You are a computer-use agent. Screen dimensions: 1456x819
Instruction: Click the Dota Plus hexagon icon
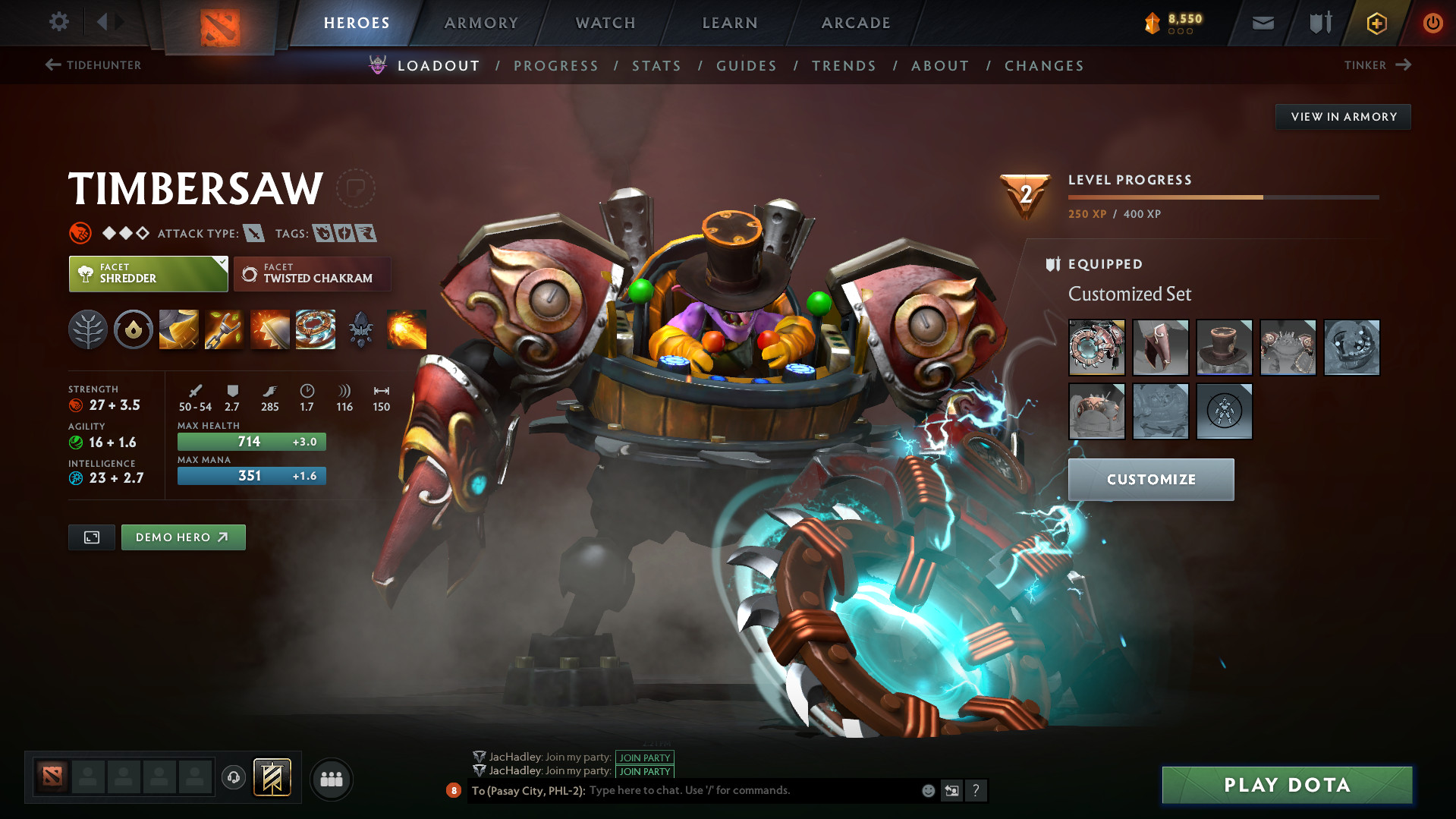[x=1375, y=23]
